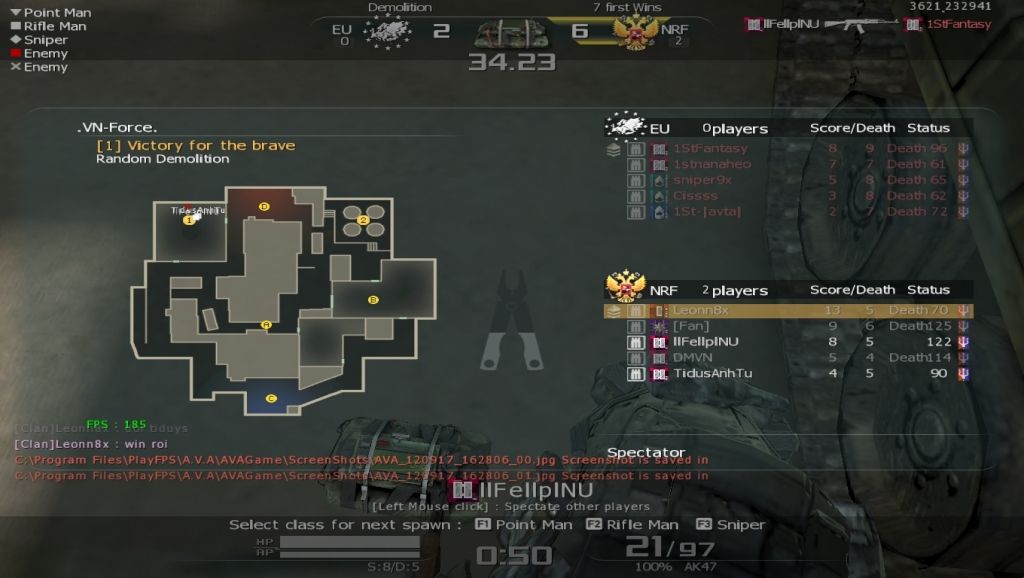This screenshot has width=1024, height=578.
Task: Select the A marker at the map center
Action: point(266,324)
